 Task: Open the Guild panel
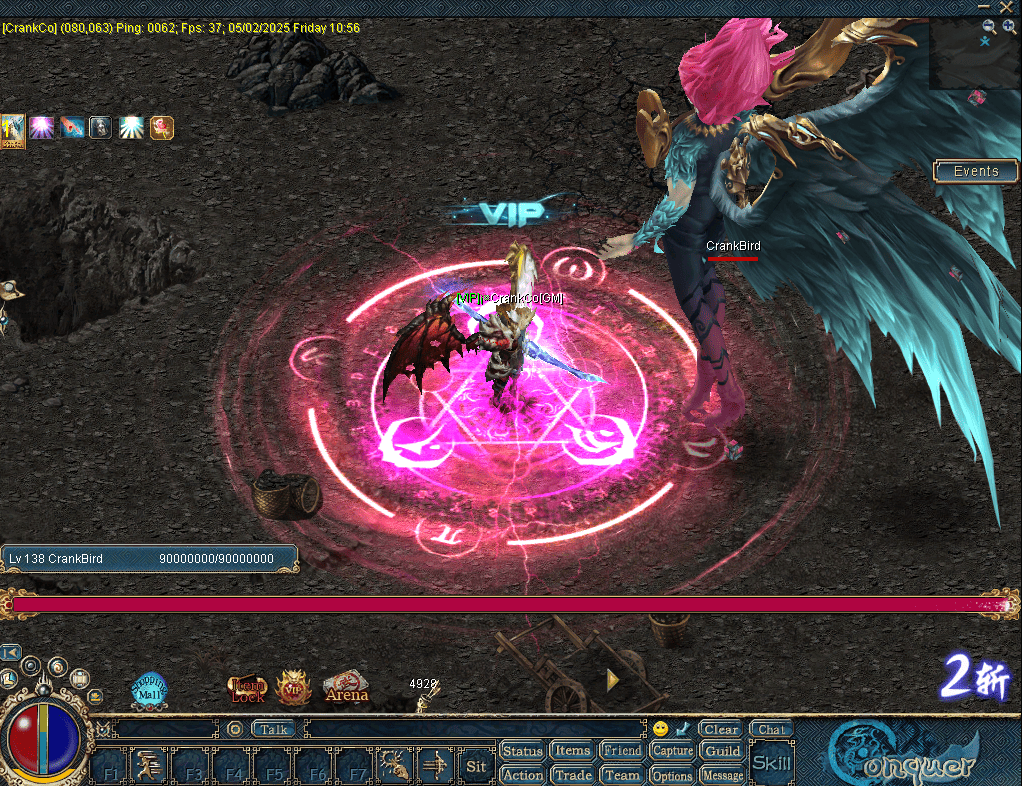pyautogui.click(x=722, y=751)
